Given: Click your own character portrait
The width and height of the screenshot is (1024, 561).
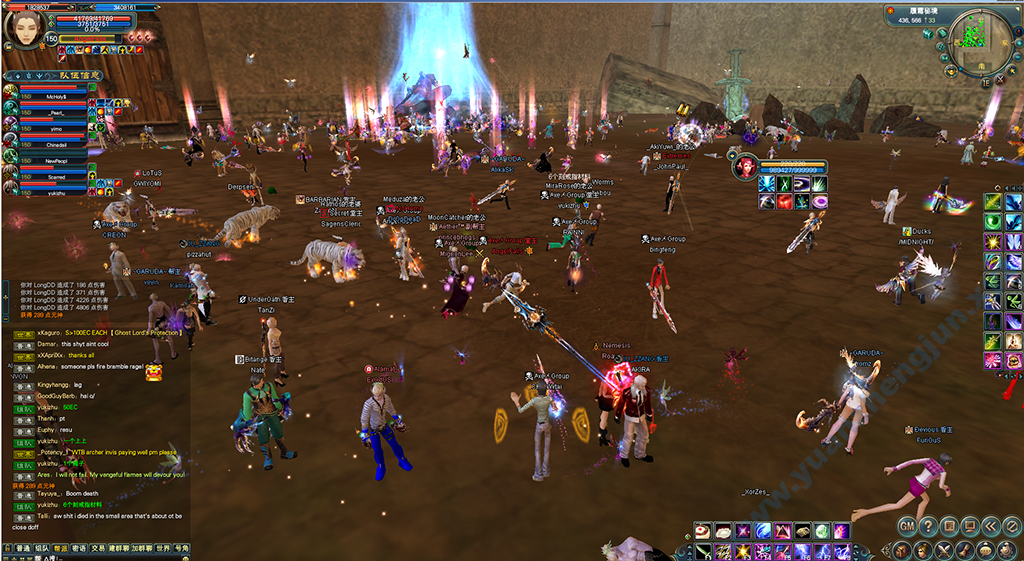Looking at the screenshot, I should (25, 27).
